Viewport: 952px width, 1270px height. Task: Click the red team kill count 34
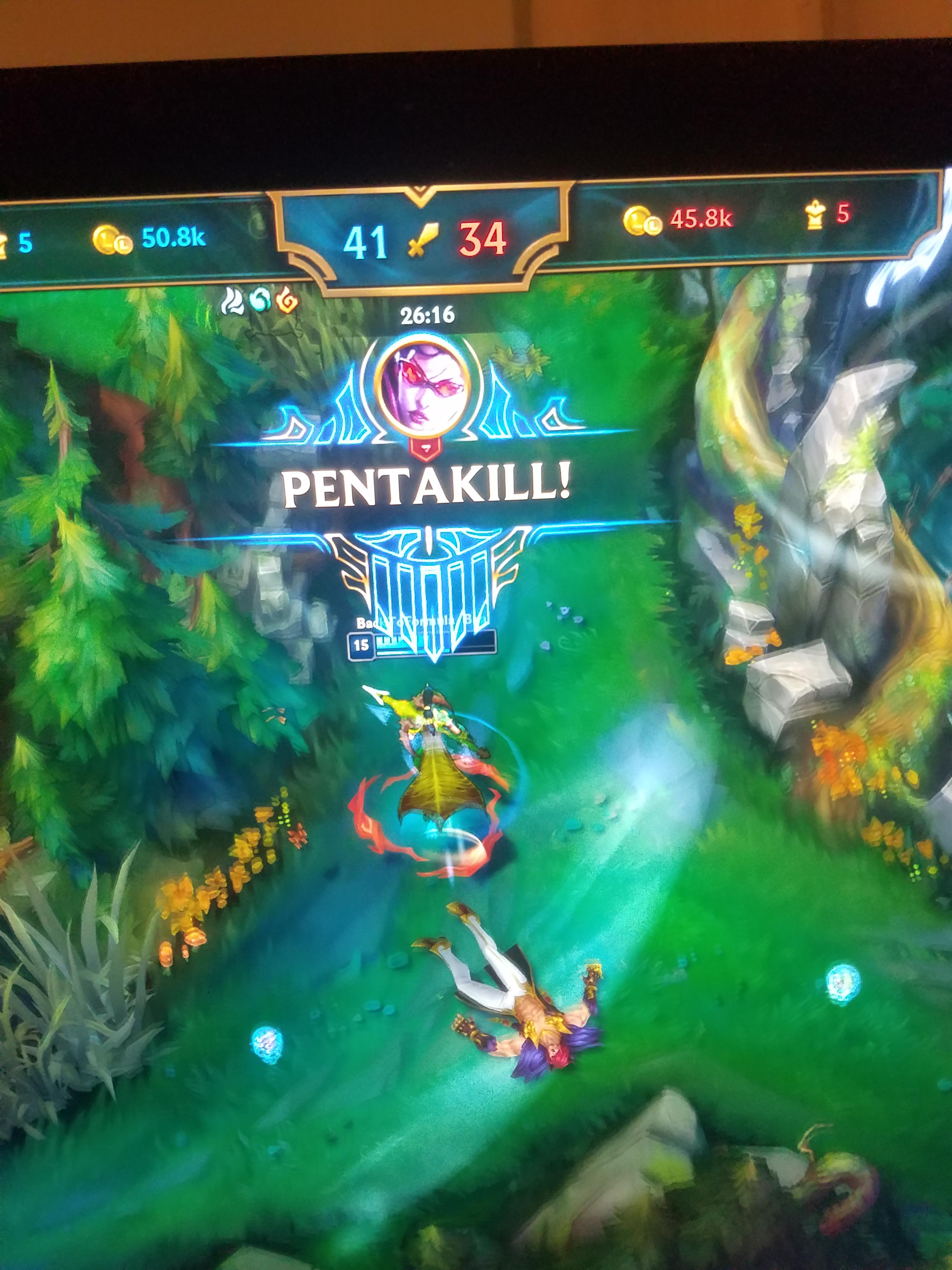483,241
